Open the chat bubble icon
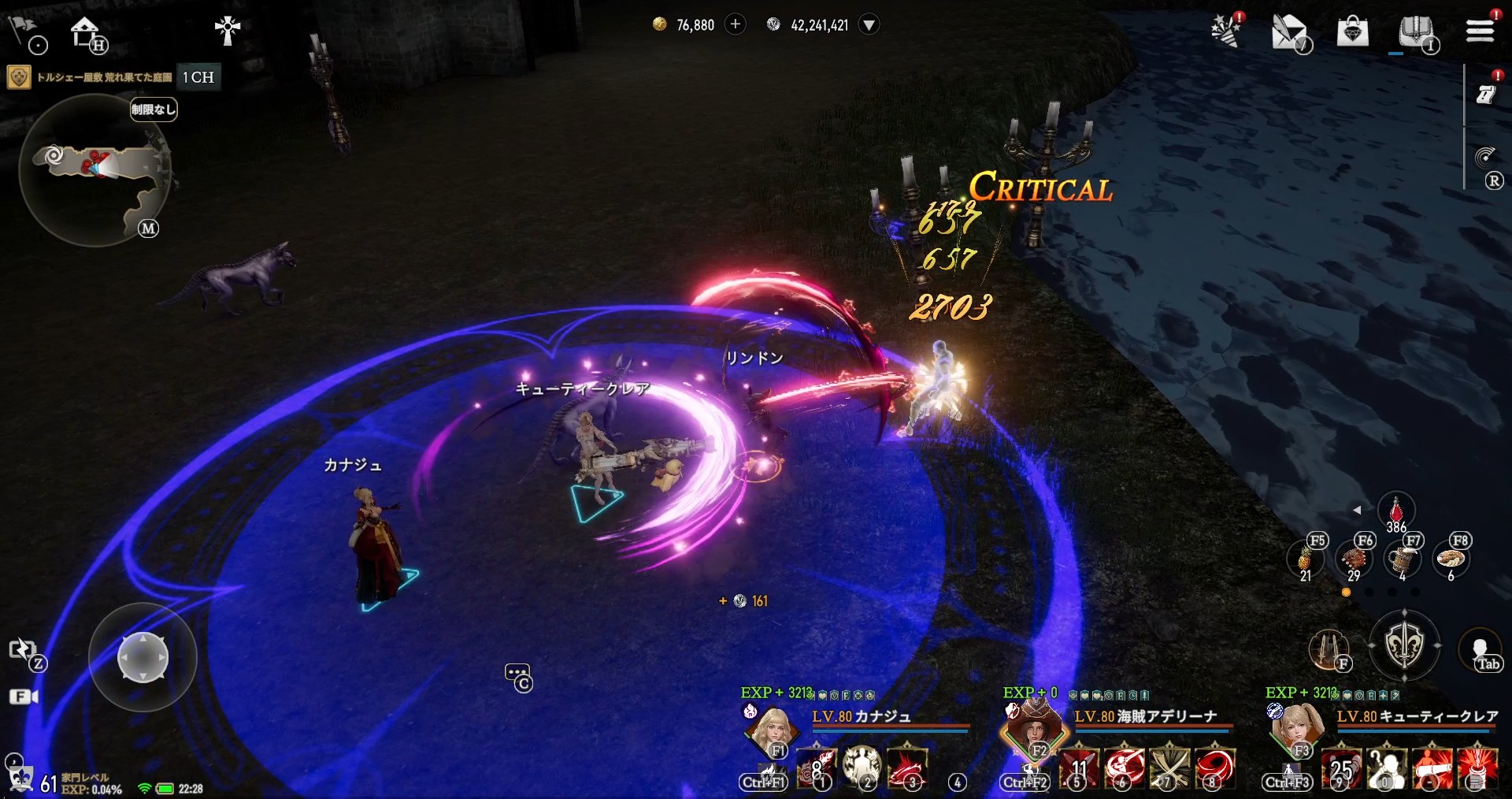This screenshot has width=1512, height=799. pyautogui.click(x=517, y=675)
